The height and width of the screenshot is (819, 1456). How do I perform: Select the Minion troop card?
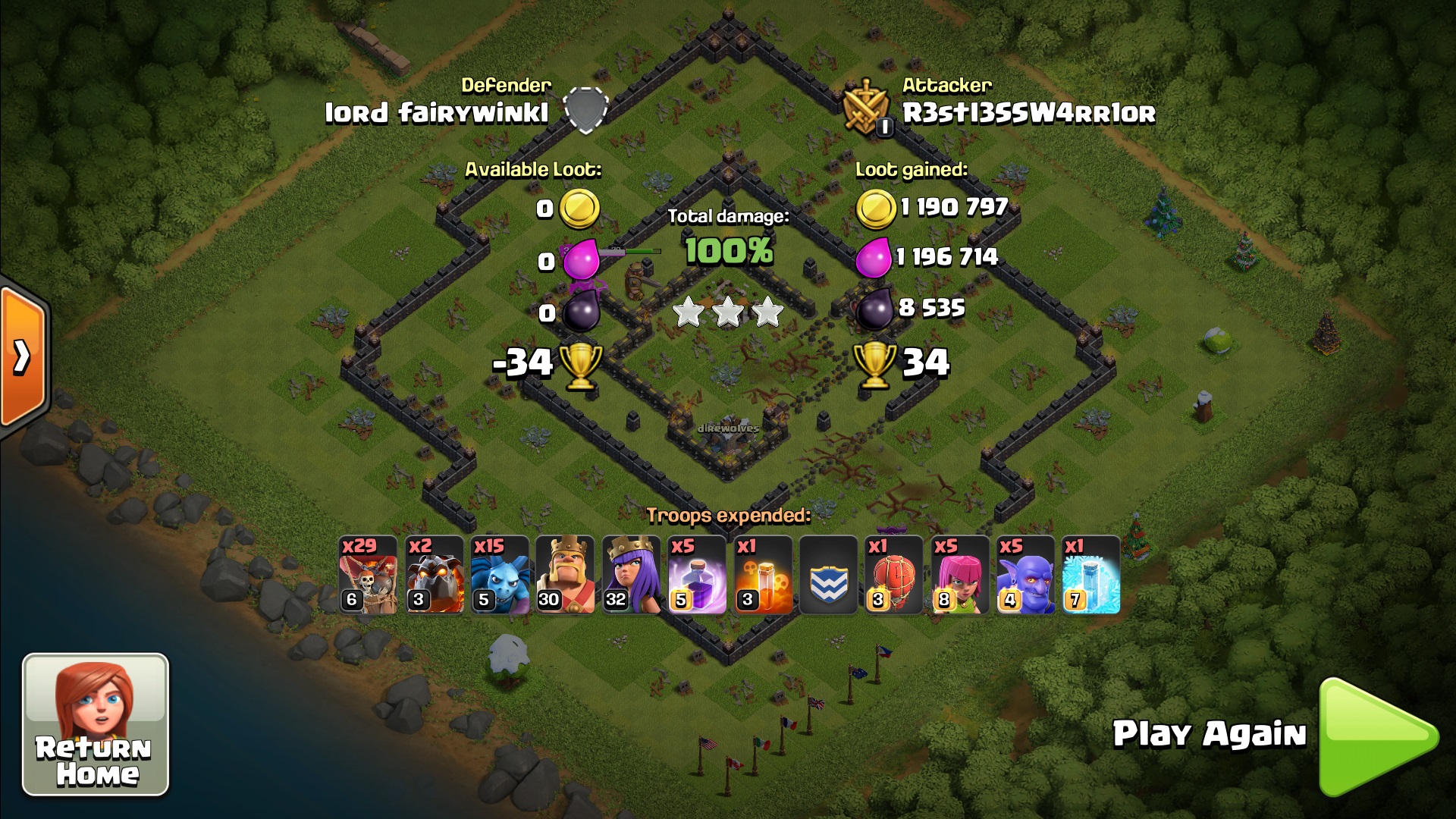[499, 575]
